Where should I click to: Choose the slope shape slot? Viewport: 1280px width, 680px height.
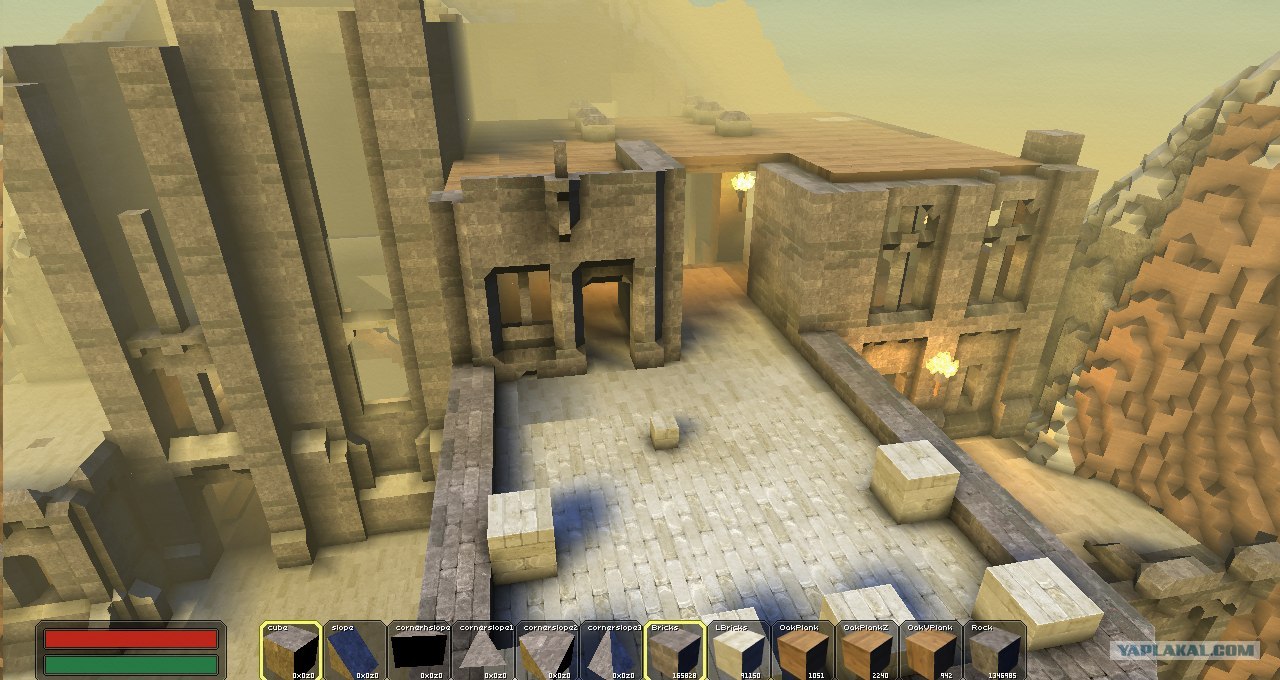tap(355, 651)
